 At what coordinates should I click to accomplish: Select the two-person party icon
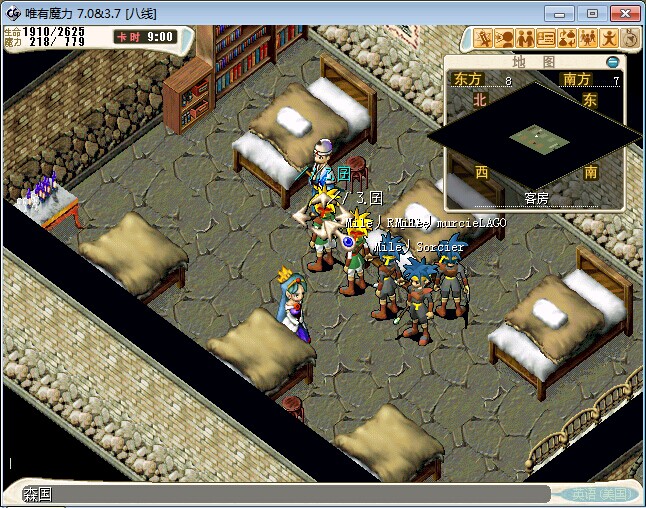pos(526,38)
